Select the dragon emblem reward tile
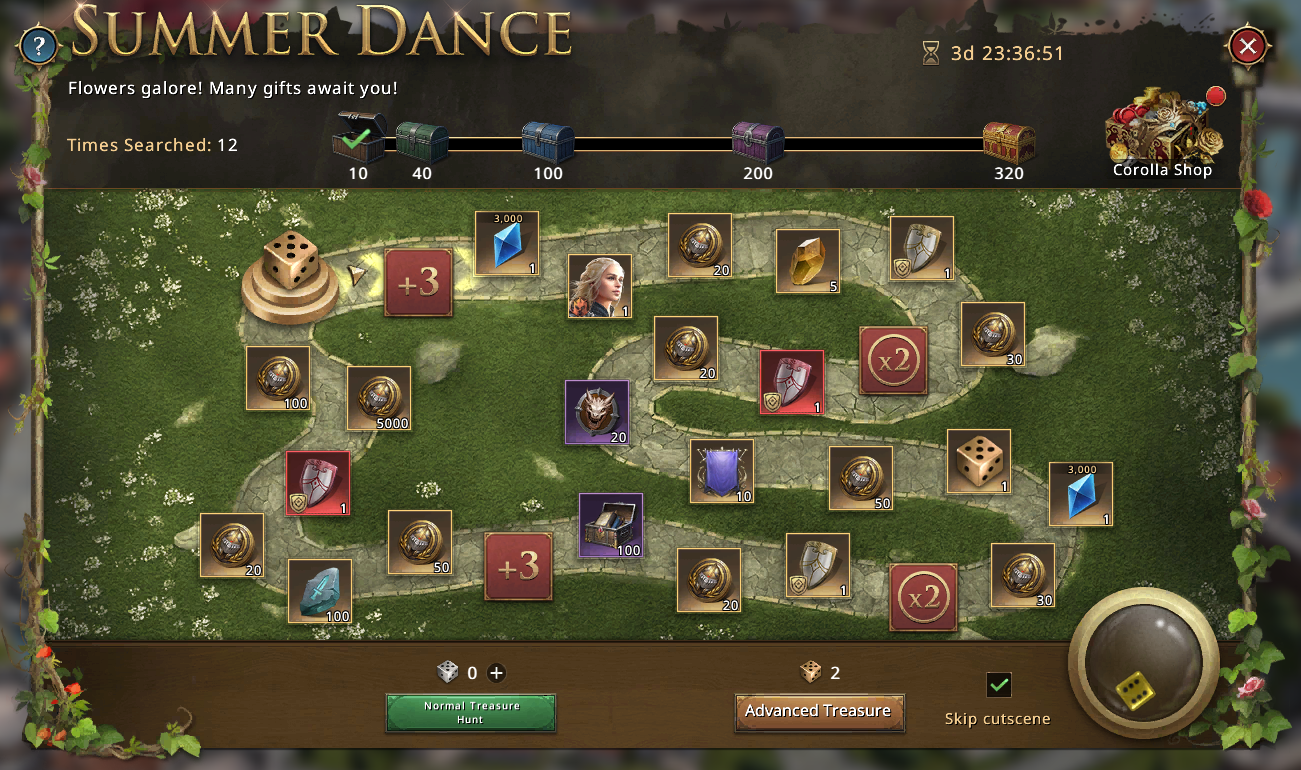The width and height of the screenshot is (1301, 770). point(597,412)
